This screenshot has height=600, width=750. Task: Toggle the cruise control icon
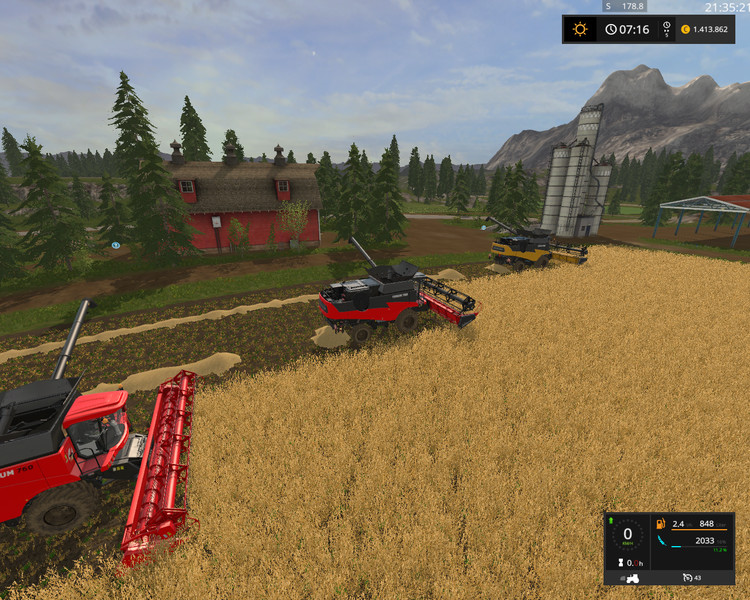[x=687, y=578]
